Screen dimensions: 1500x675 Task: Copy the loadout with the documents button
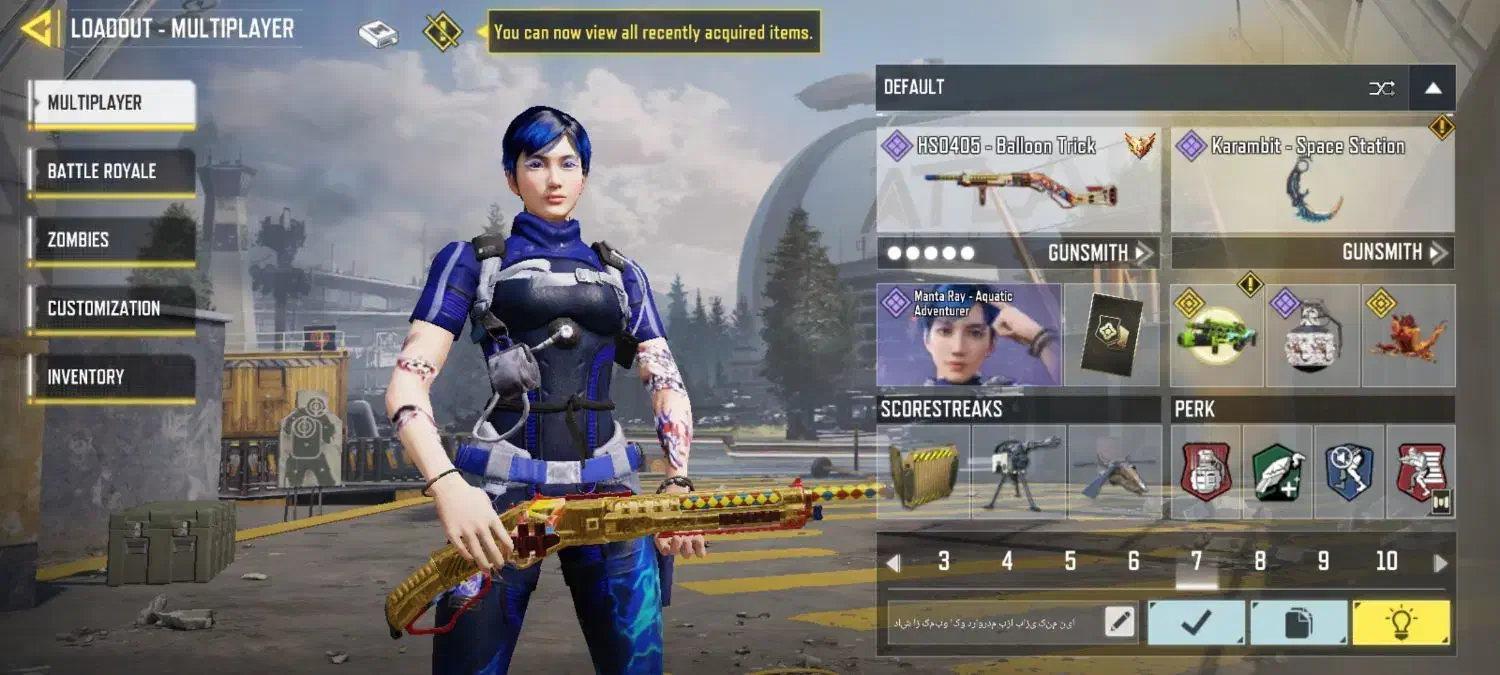[x=1298, y=623]
